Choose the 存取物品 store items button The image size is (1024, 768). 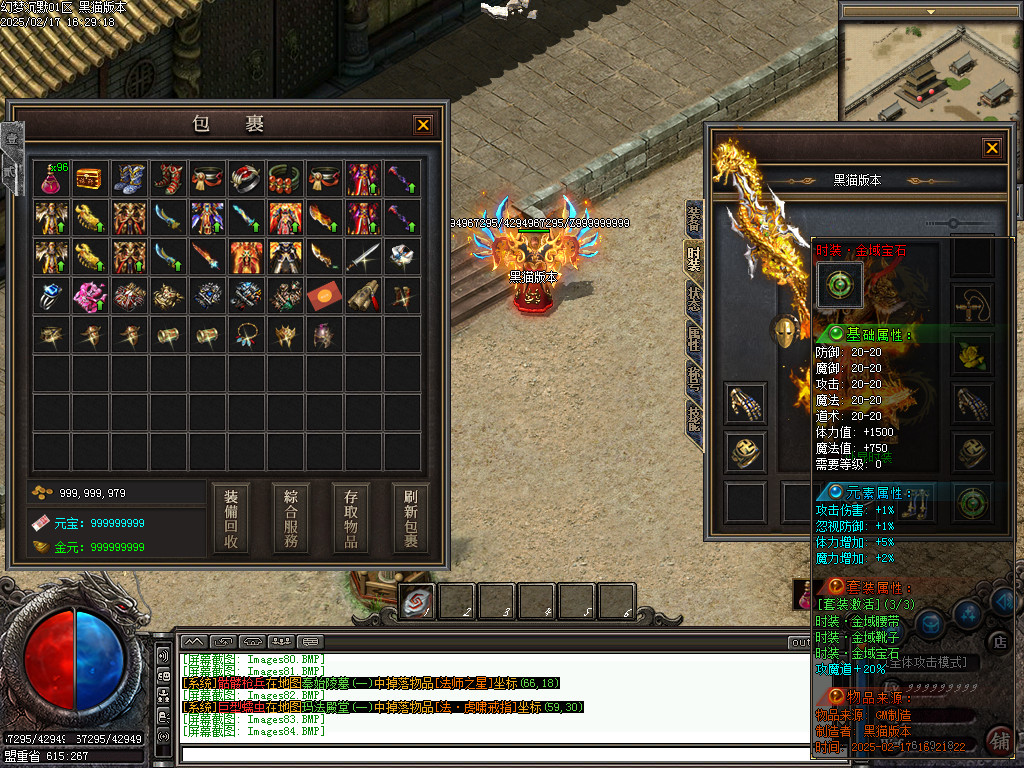click(x=351, y=519)
